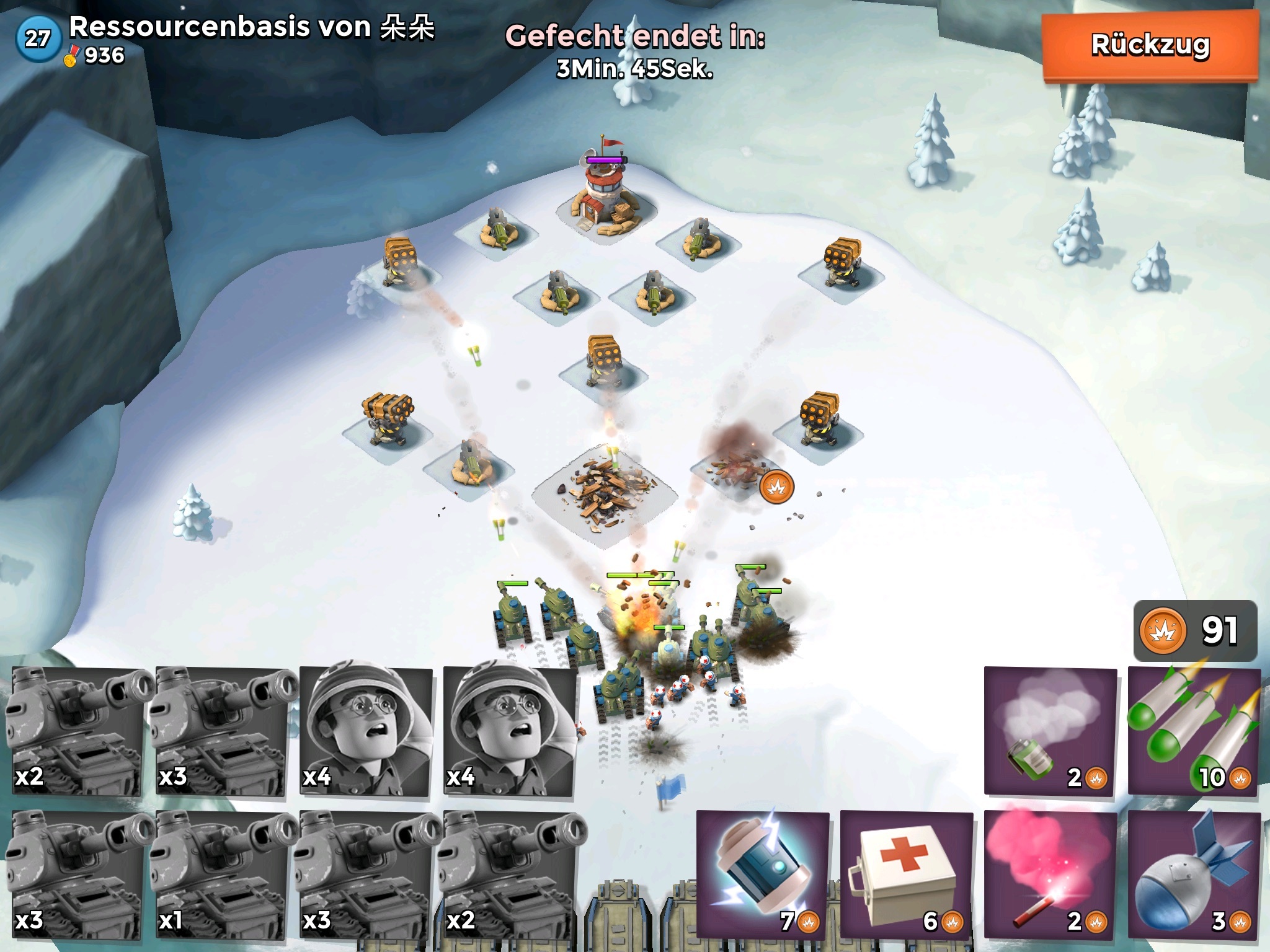Image resolution: width=1270 pixels, height=952 pixels.
Task: Select the smoke screen ability costing 2
Action: coord(1050,731)
